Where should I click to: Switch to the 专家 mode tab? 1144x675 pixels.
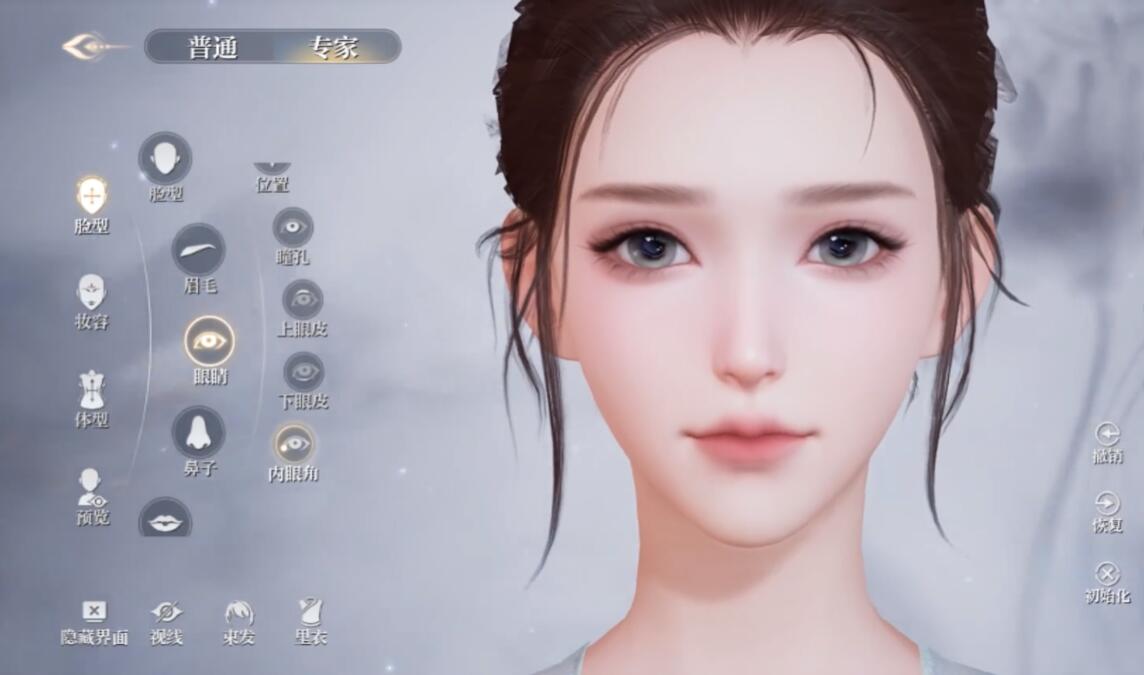coord(333,47)
